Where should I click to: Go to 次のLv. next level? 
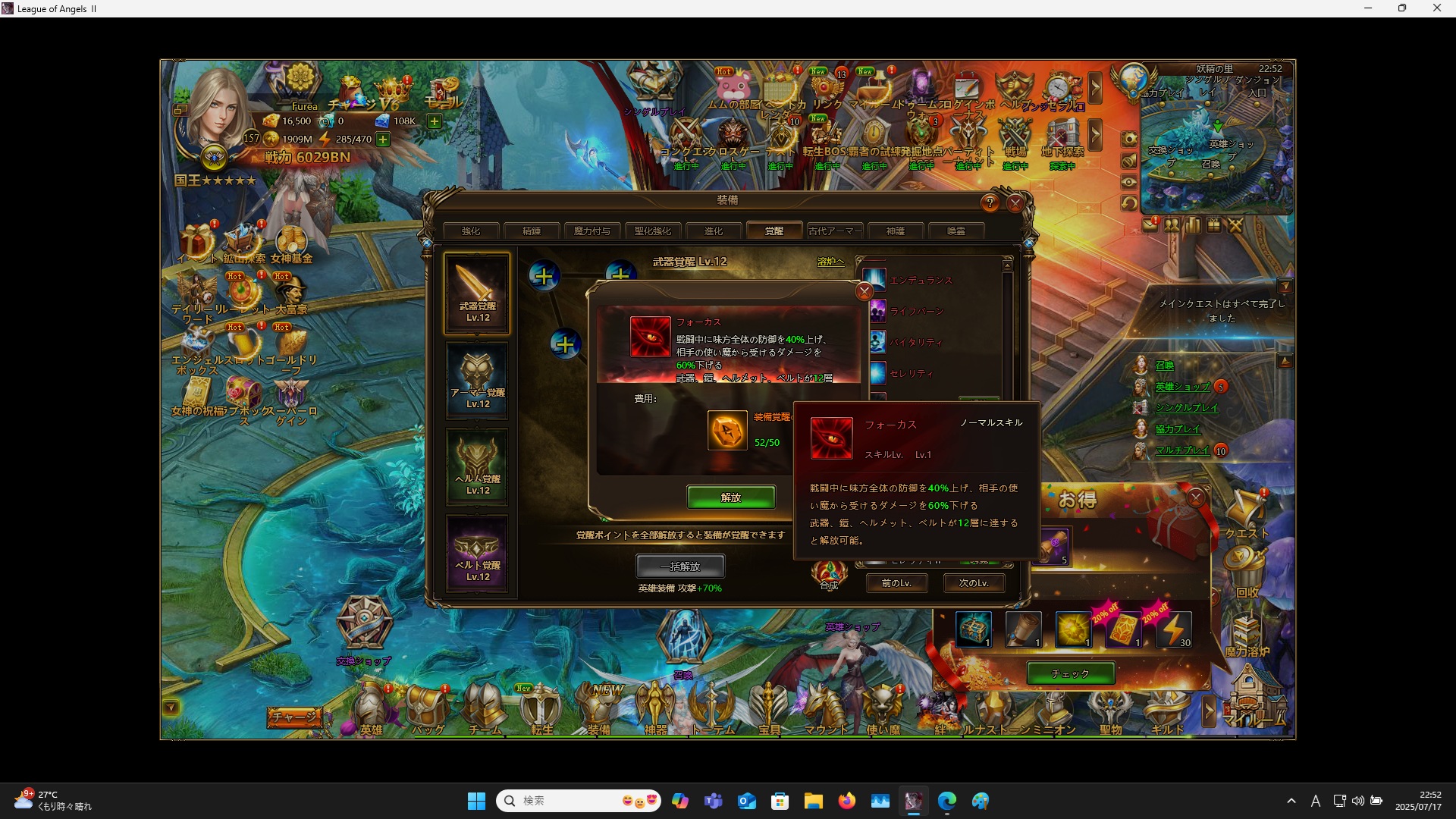(x=974, y=583)
